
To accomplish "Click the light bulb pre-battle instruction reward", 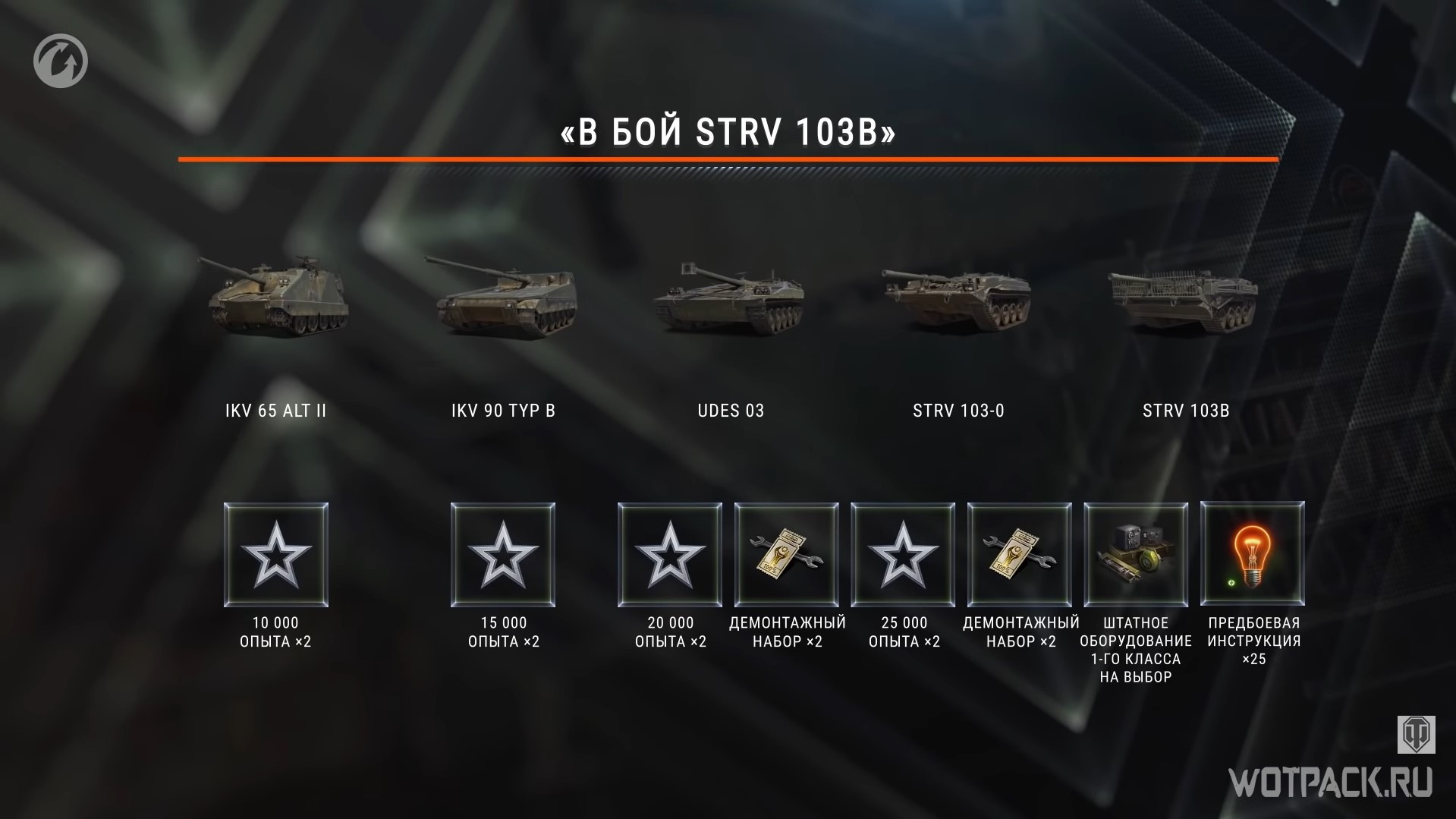I will click(1253, 555).
